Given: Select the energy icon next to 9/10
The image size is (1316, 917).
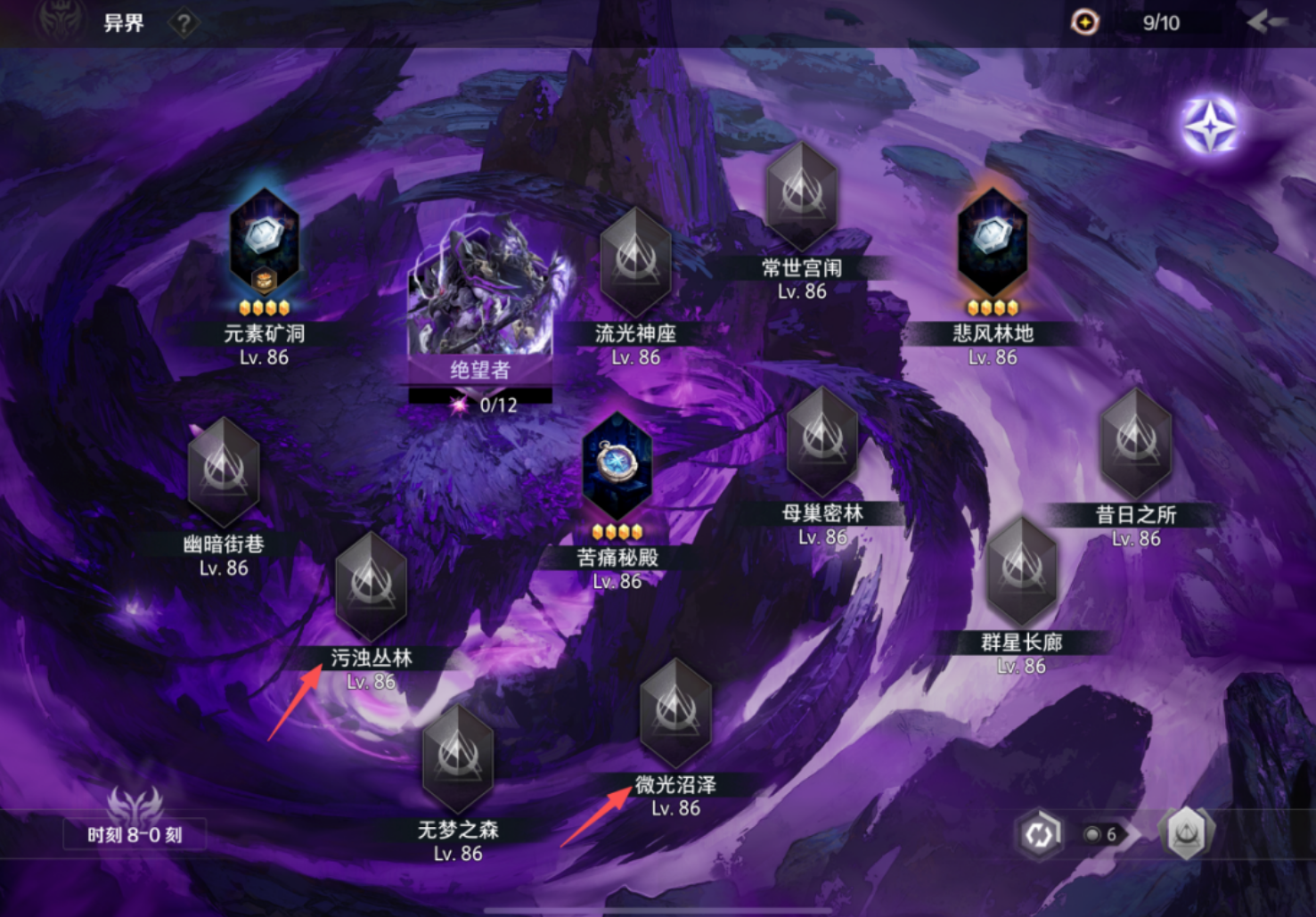Looking at the screenshot, I should (x=1083, y=22).
